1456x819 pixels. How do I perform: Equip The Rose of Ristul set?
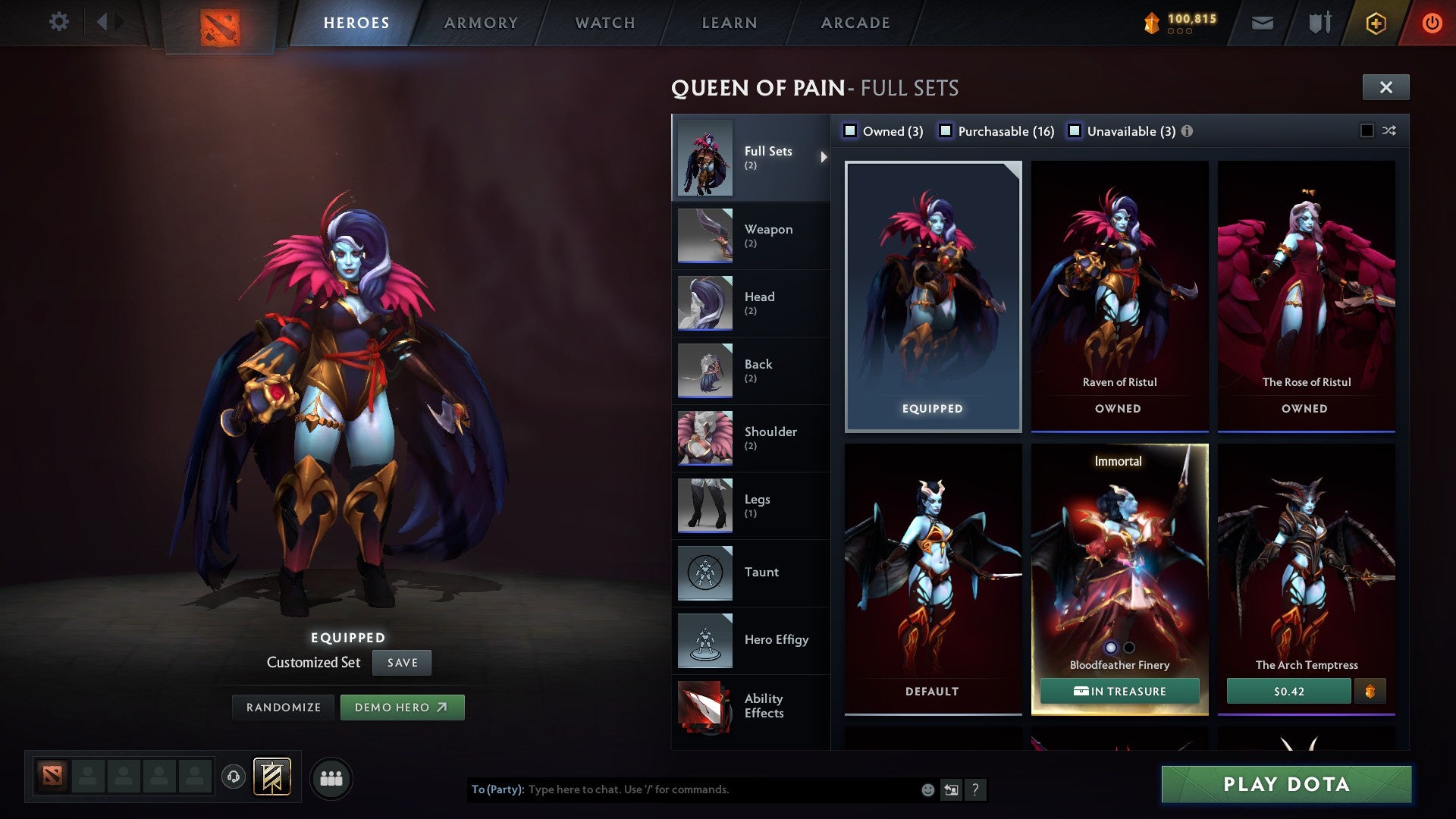pos(1306,296)
